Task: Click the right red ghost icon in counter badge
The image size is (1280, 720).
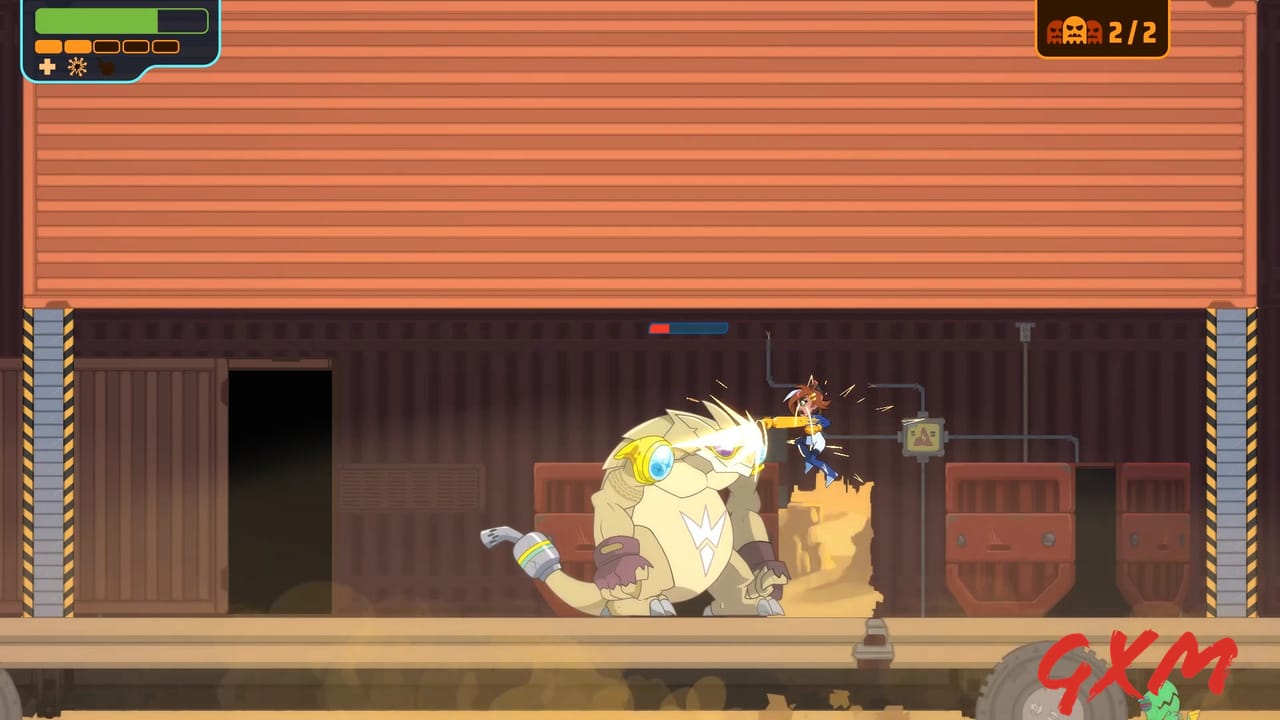Action: click(1095, 32)
